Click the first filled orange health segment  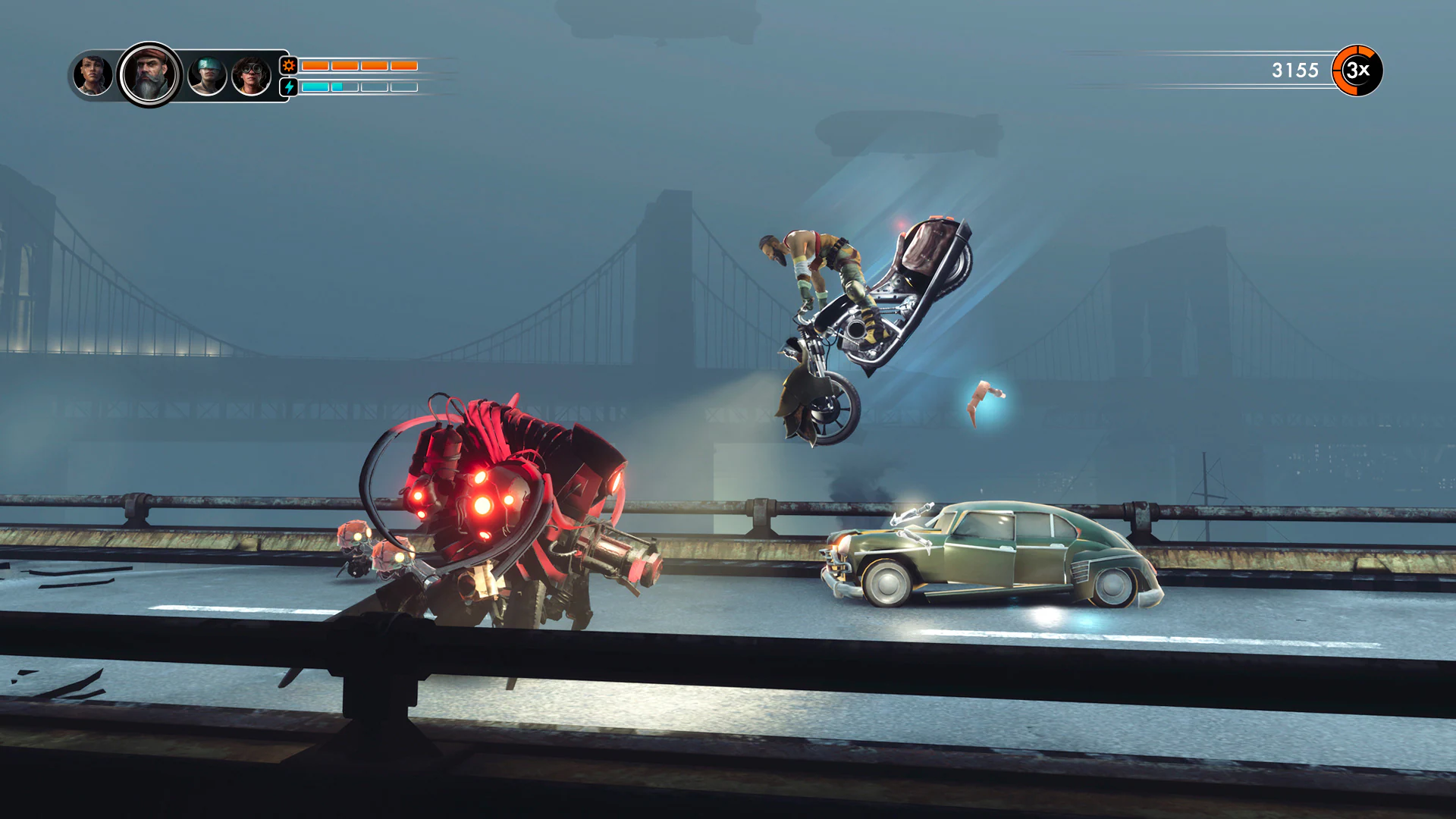[x=315, y=66]
